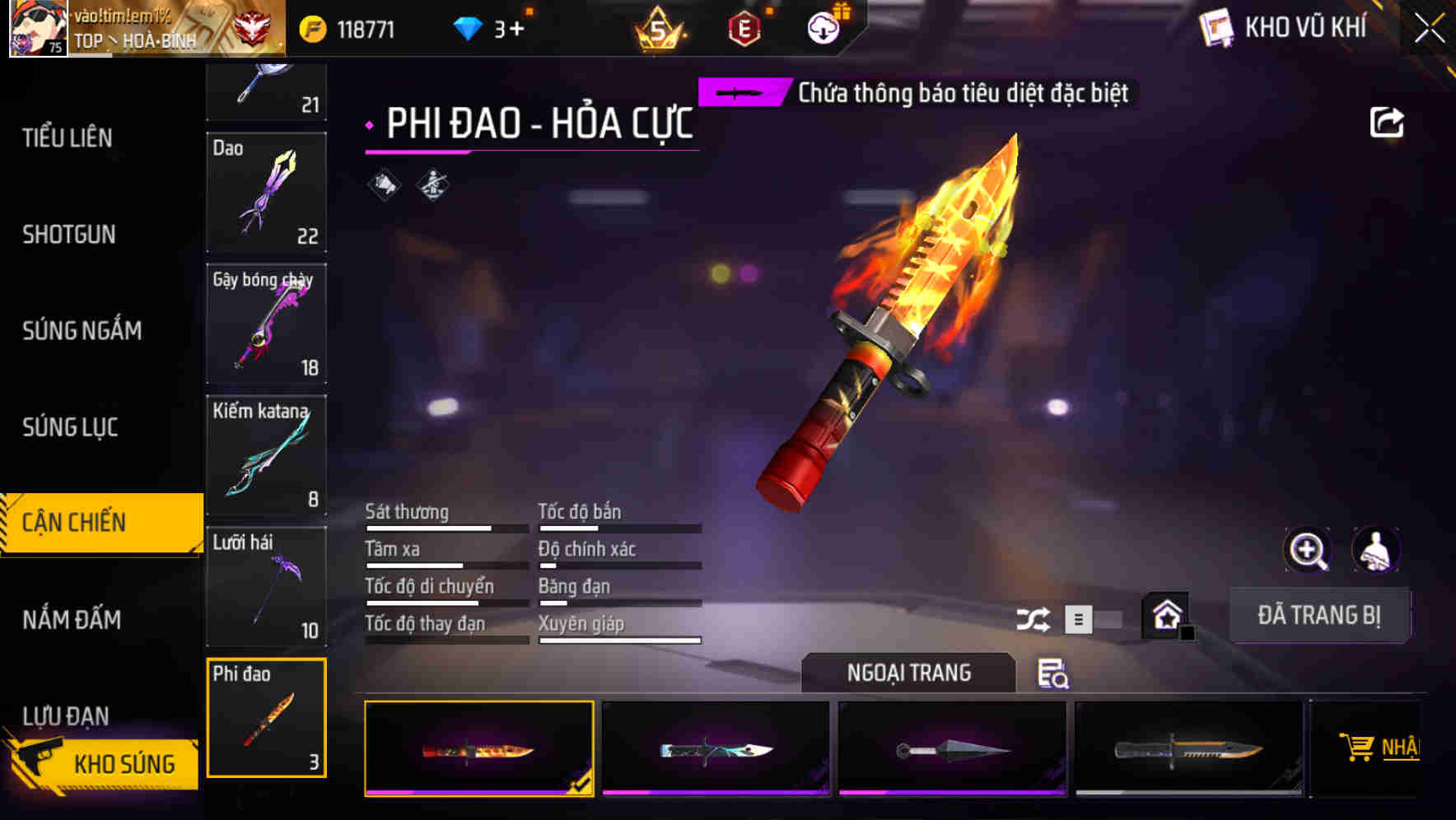The image size is (1456, 820).
Task: Select the SHOTGUN weapon category
Action: click(68, 235)
